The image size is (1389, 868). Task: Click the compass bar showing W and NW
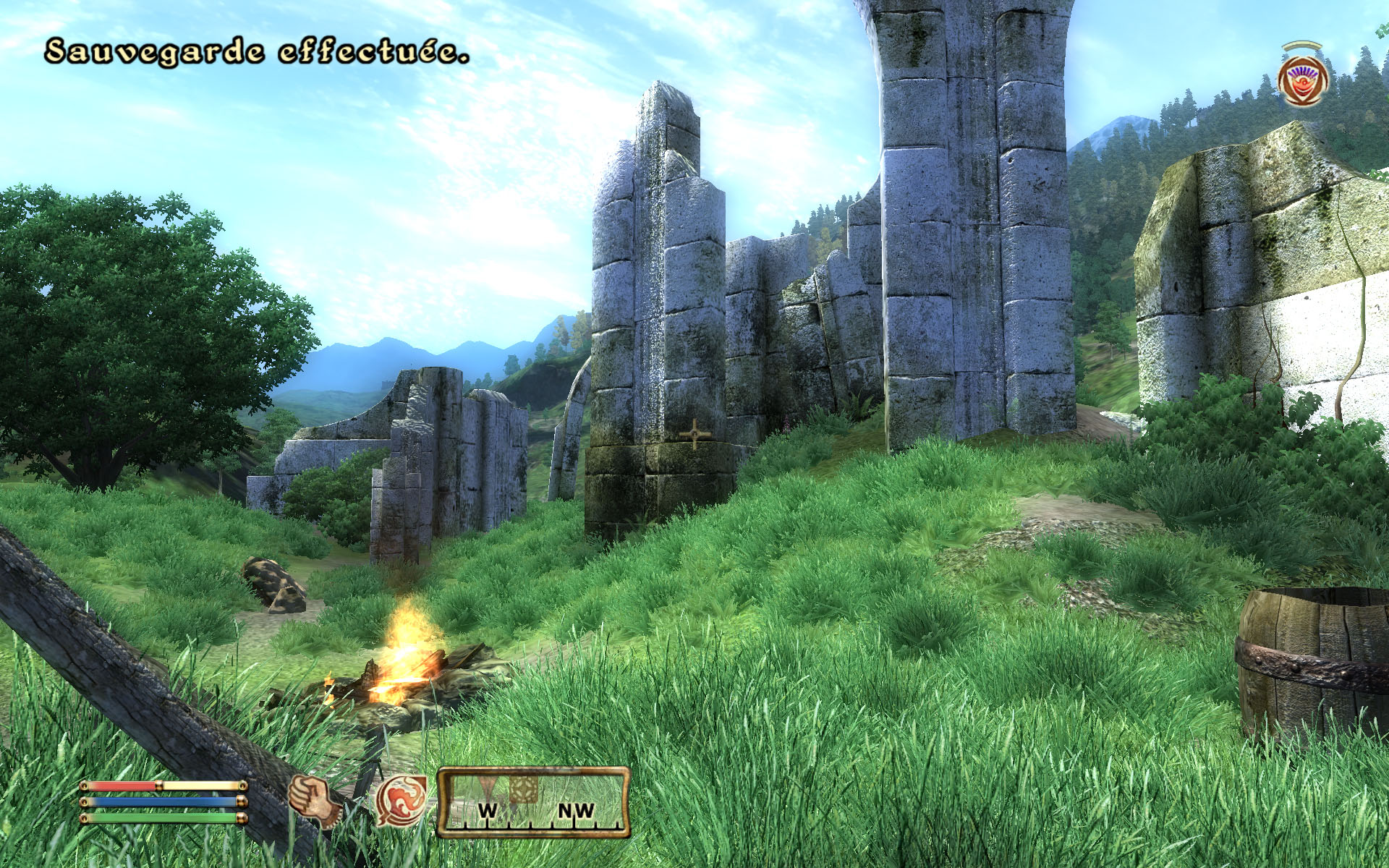[533, 803]
